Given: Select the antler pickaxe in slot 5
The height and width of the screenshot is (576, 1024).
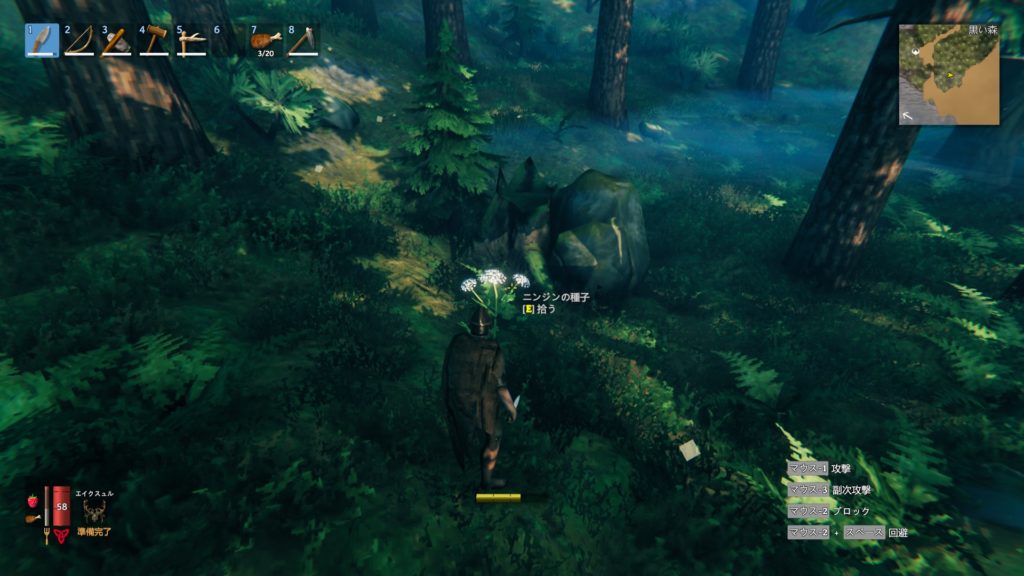Looking at the screenshot, I should coord(191,40).
